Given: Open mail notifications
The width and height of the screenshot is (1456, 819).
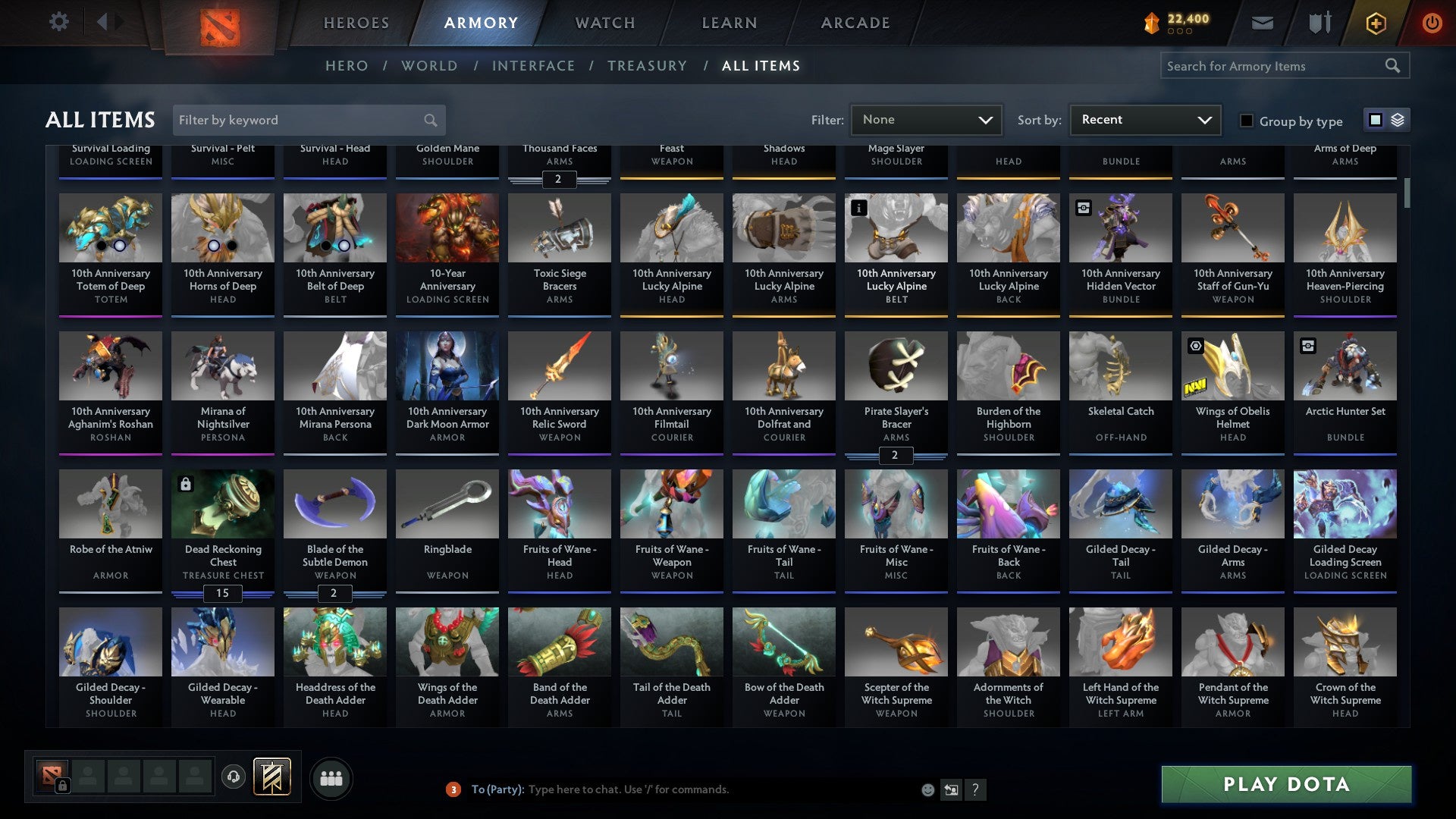Looking at the screenshot, I should (x=1262, y=23).
